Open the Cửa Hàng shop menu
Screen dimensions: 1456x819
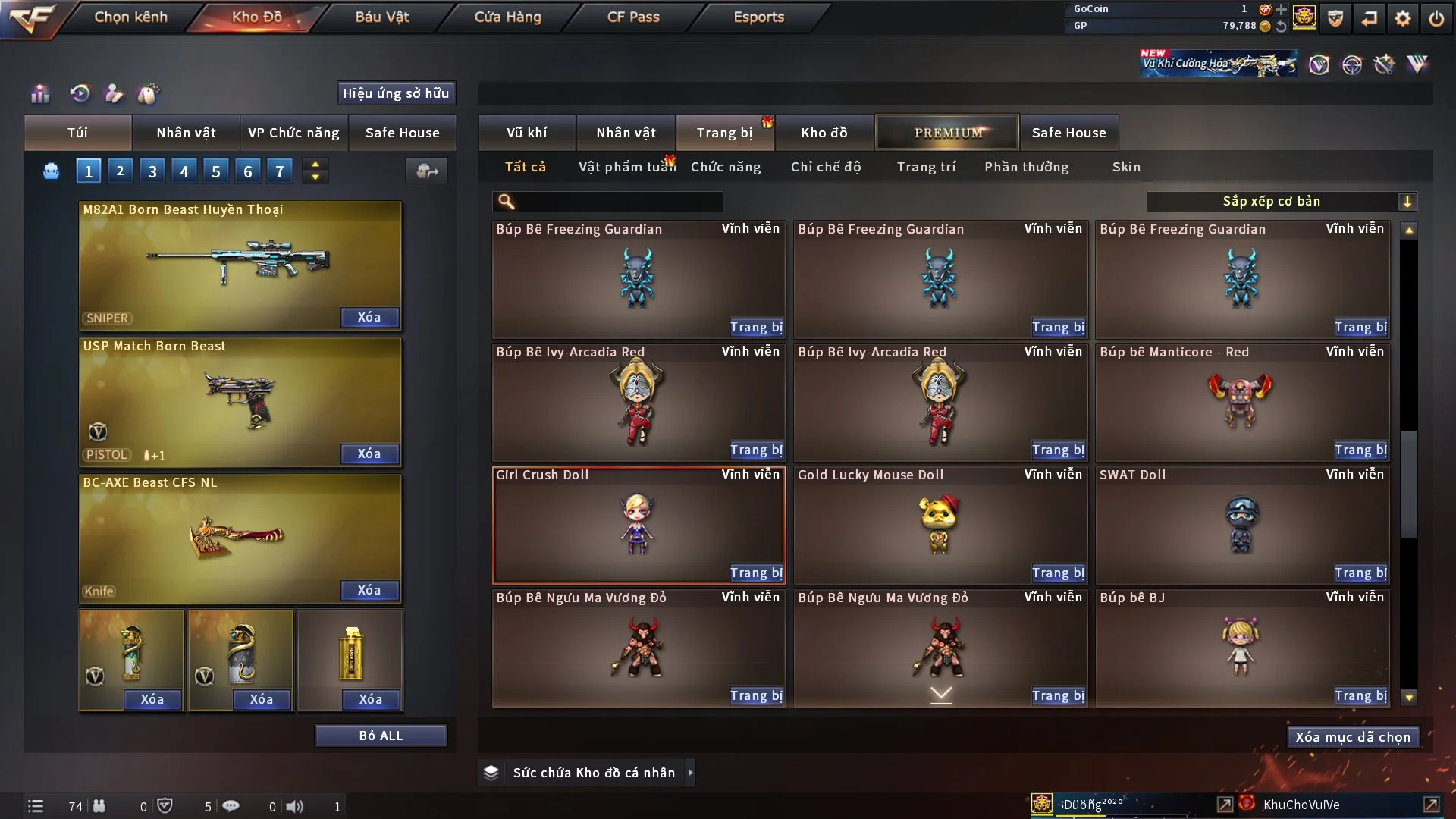507,17
